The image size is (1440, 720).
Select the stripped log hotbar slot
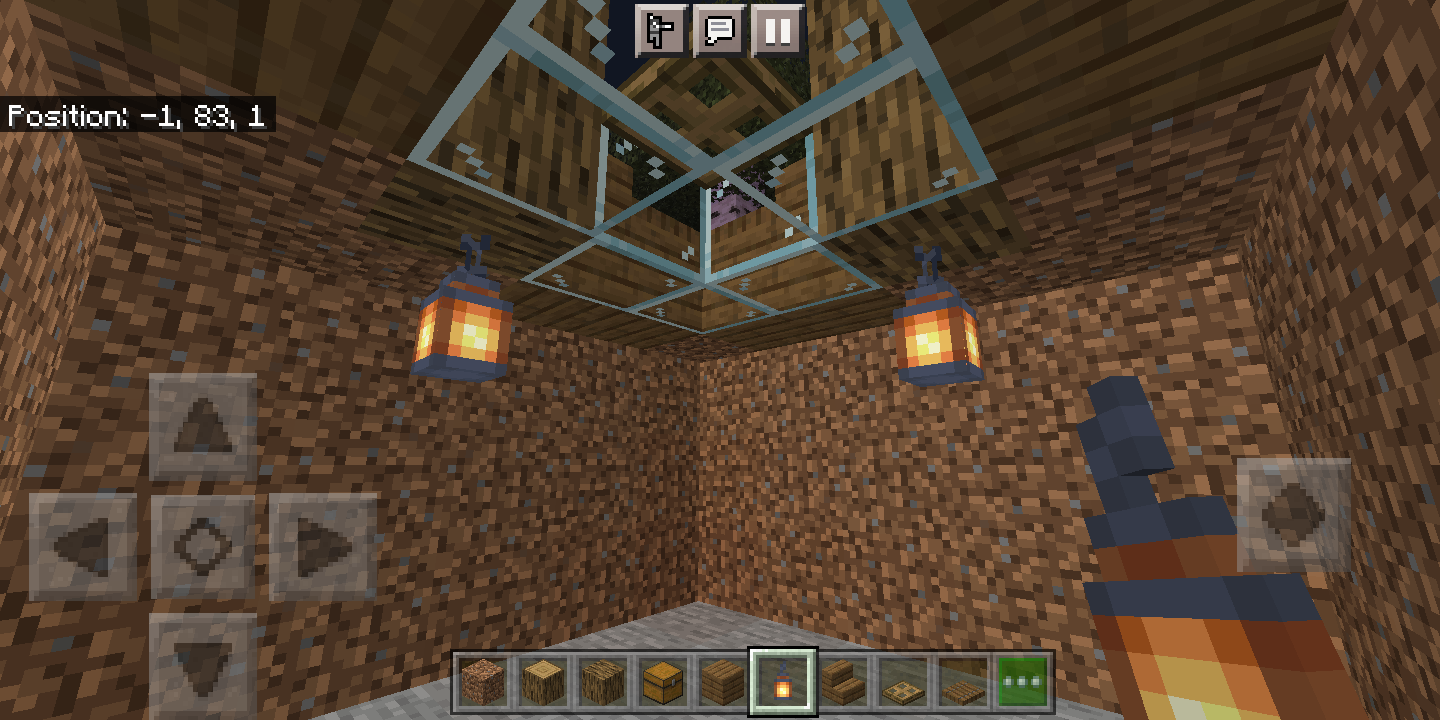[541, 682]
